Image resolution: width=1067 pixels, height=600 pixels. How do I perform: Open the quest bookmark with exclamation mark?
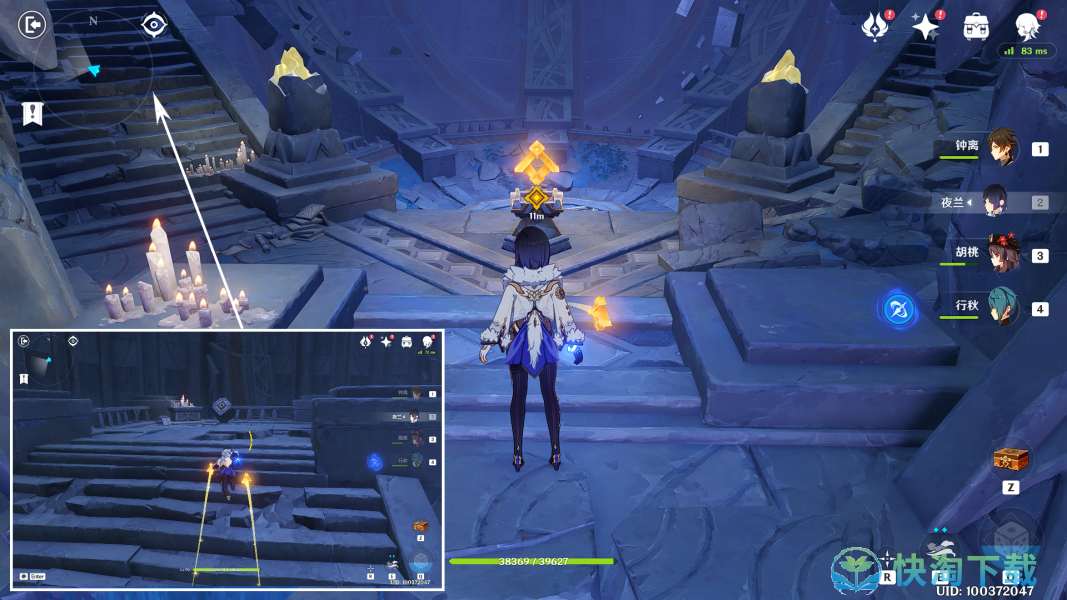click(x=33, y=113)
